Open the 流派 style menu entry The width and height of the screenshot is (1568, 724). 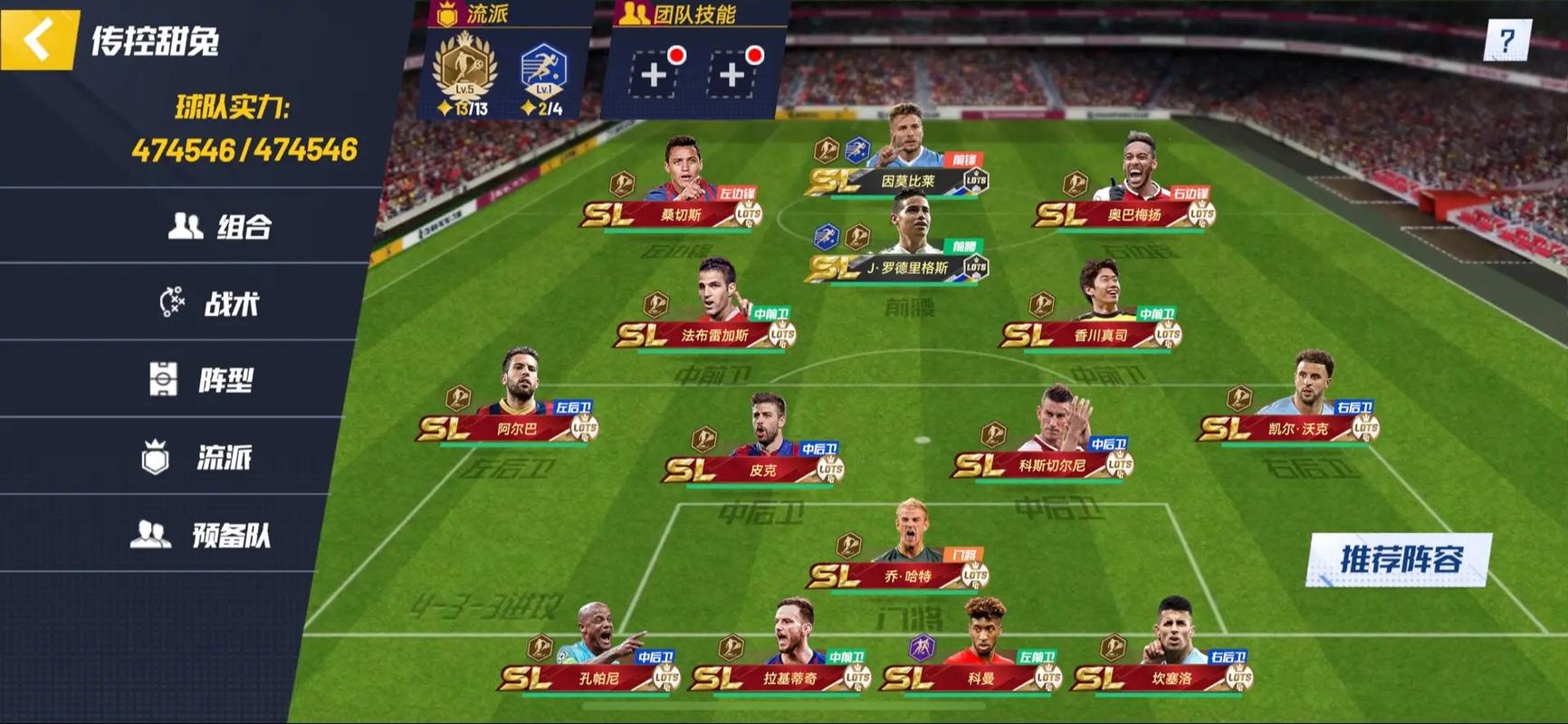pos(198,458)
